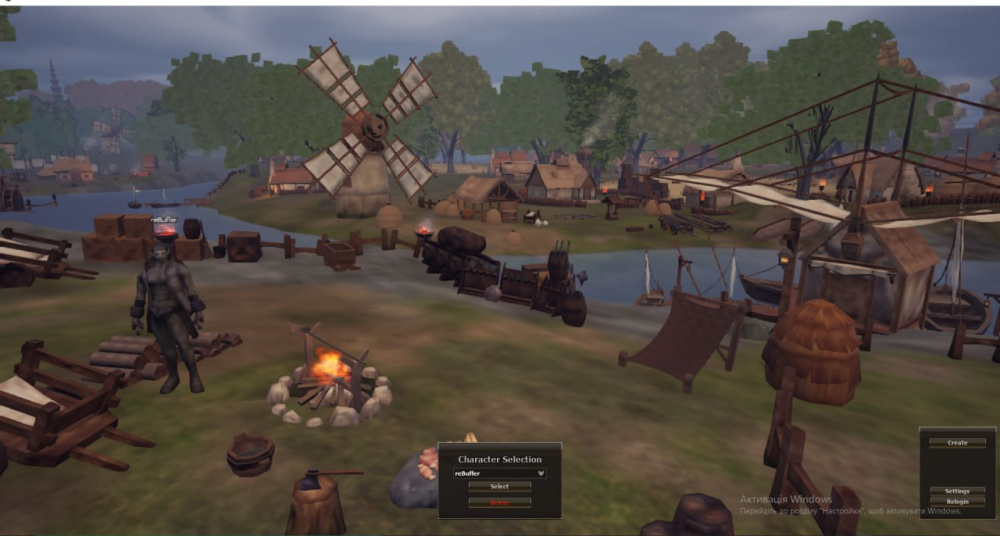Viewport: 1000px width, 536px height.
Task: Open the Settings menu
Action: point(957,491)
